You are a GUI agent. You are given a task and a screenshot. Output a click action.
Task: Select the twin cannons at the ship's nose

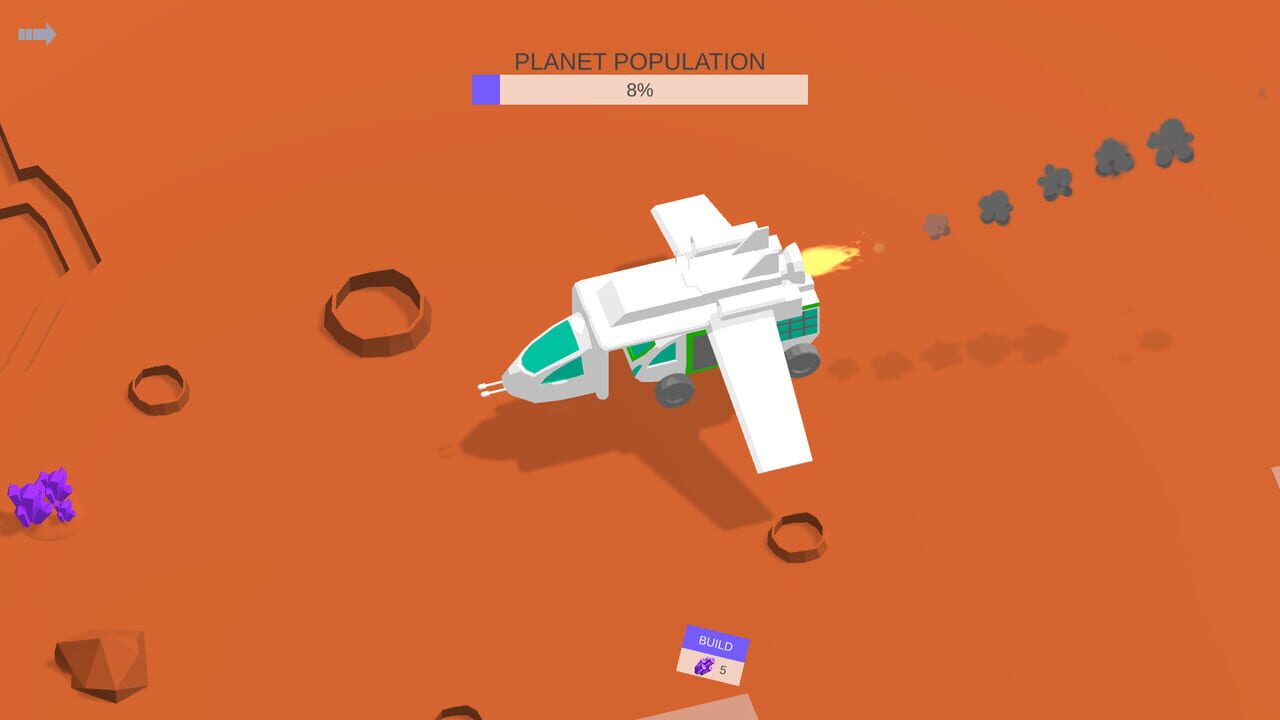coord(492,388)
